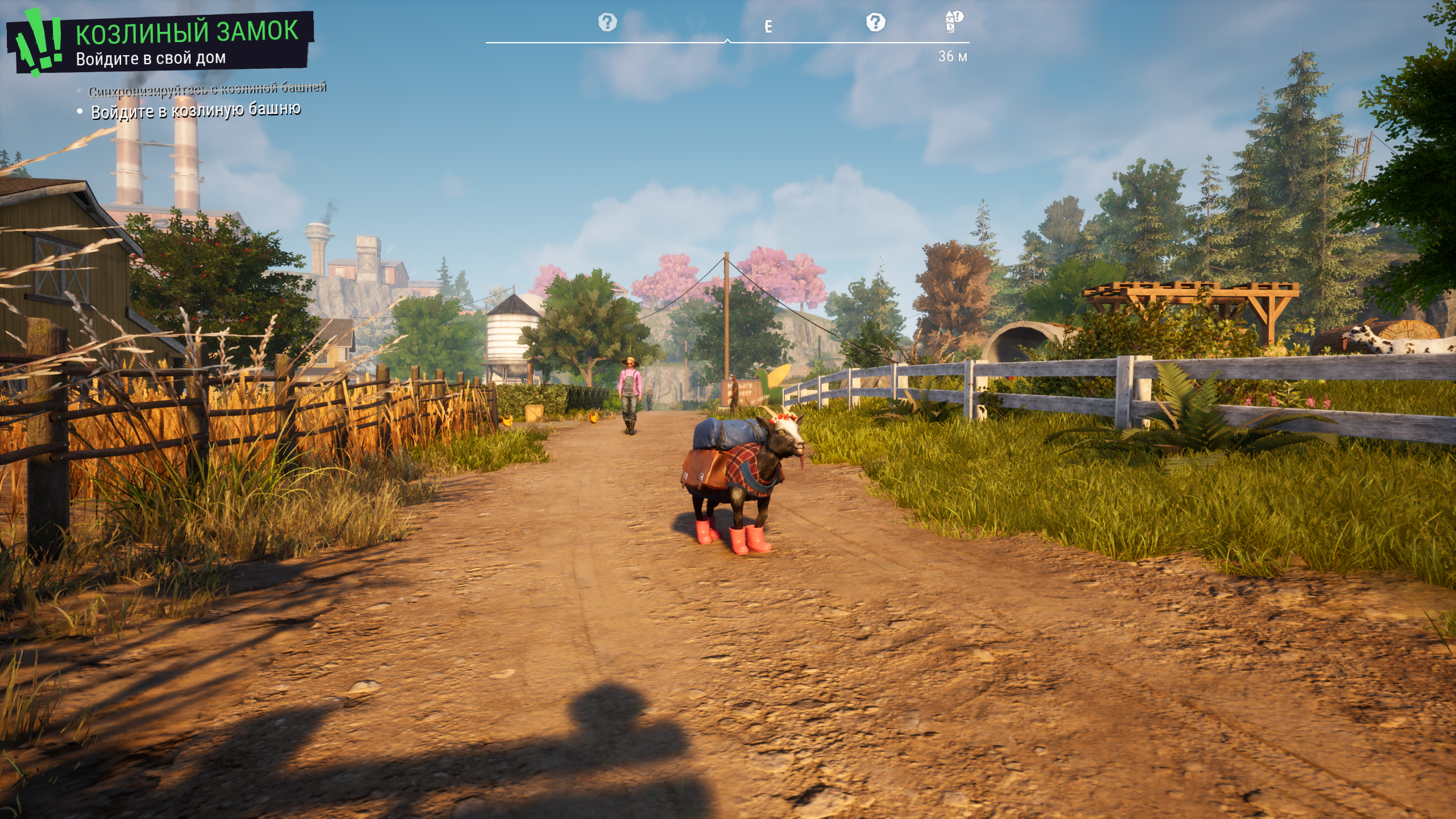Click the question mark marker beside the tower icon
Image resolution: width=1456 pixels, height=819 pixels.
(x=875, y=23)
